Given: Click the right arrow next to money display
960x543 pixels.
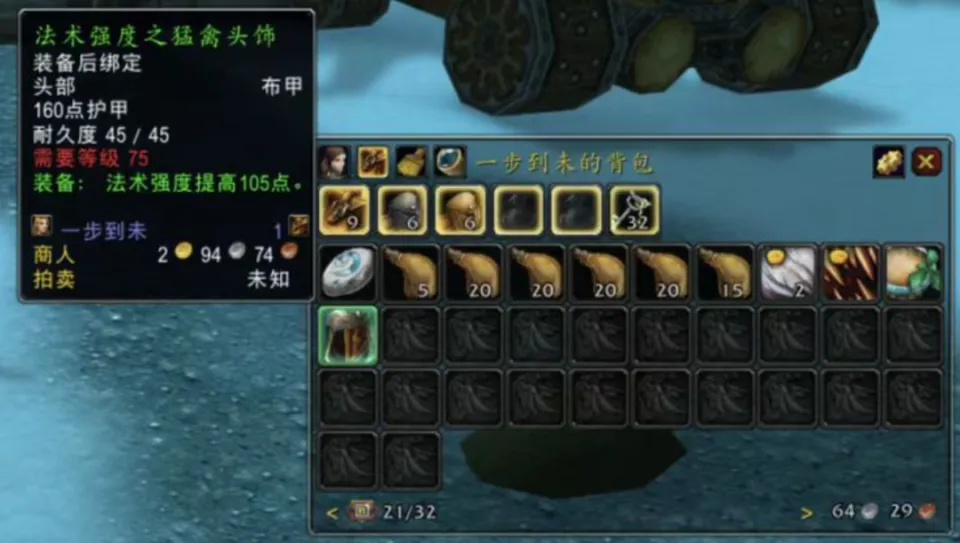Looking at the screenshot, I should (x=807, y=513).
